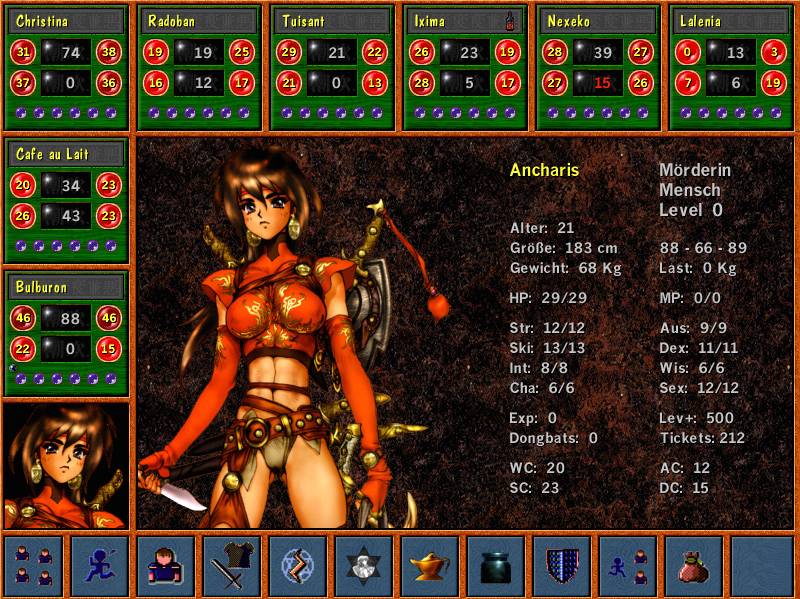
Task: Open the character bust icon
Action: 166,566
